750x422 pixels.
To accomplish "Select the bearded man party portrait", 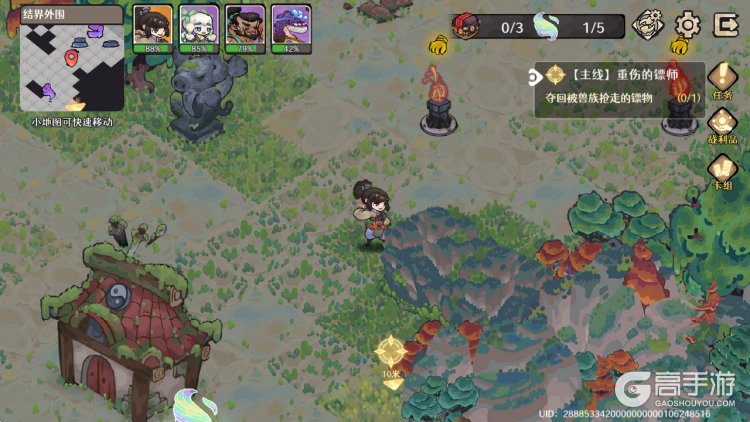I will pyautogui.click(x=244, y=26).
